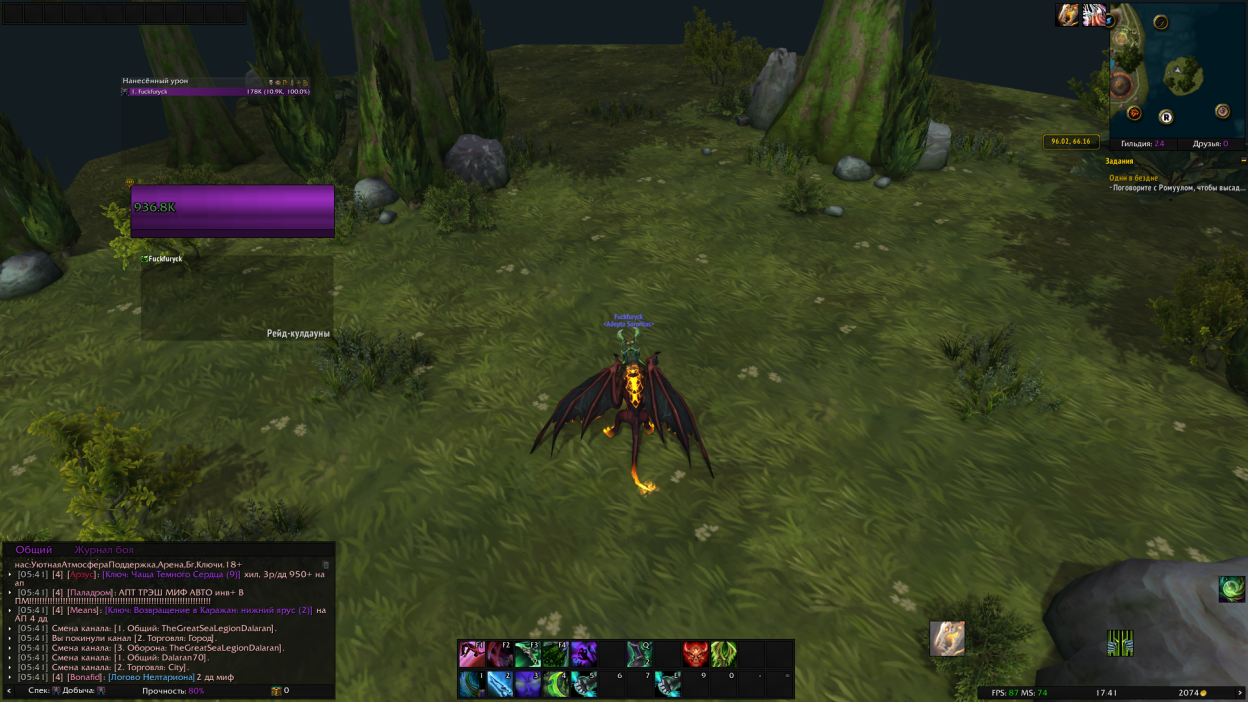Collapse the Задания quest tracker
Viewport: 1248px width, 702px height.
1243,160
